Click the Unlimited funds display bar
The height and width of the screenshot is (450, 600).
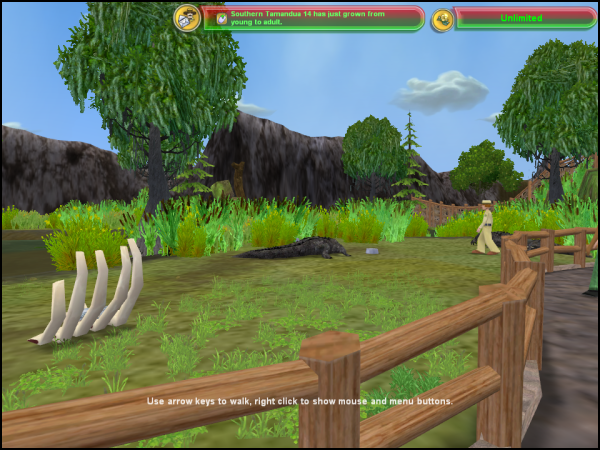522,17
